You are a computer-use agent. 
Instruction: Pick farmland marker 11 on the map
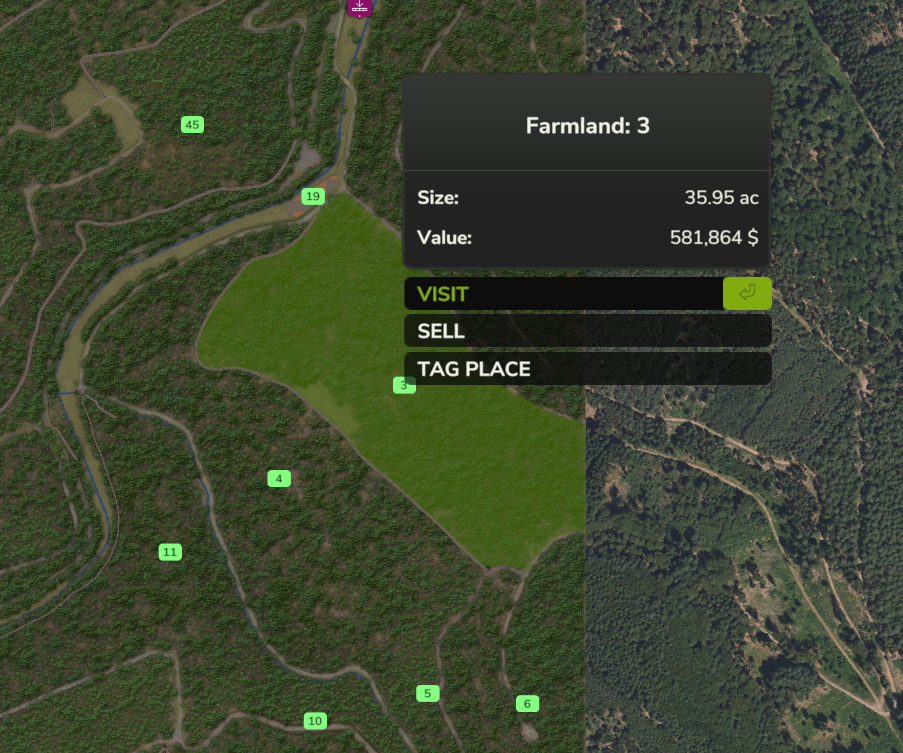(x=170, y=552)
